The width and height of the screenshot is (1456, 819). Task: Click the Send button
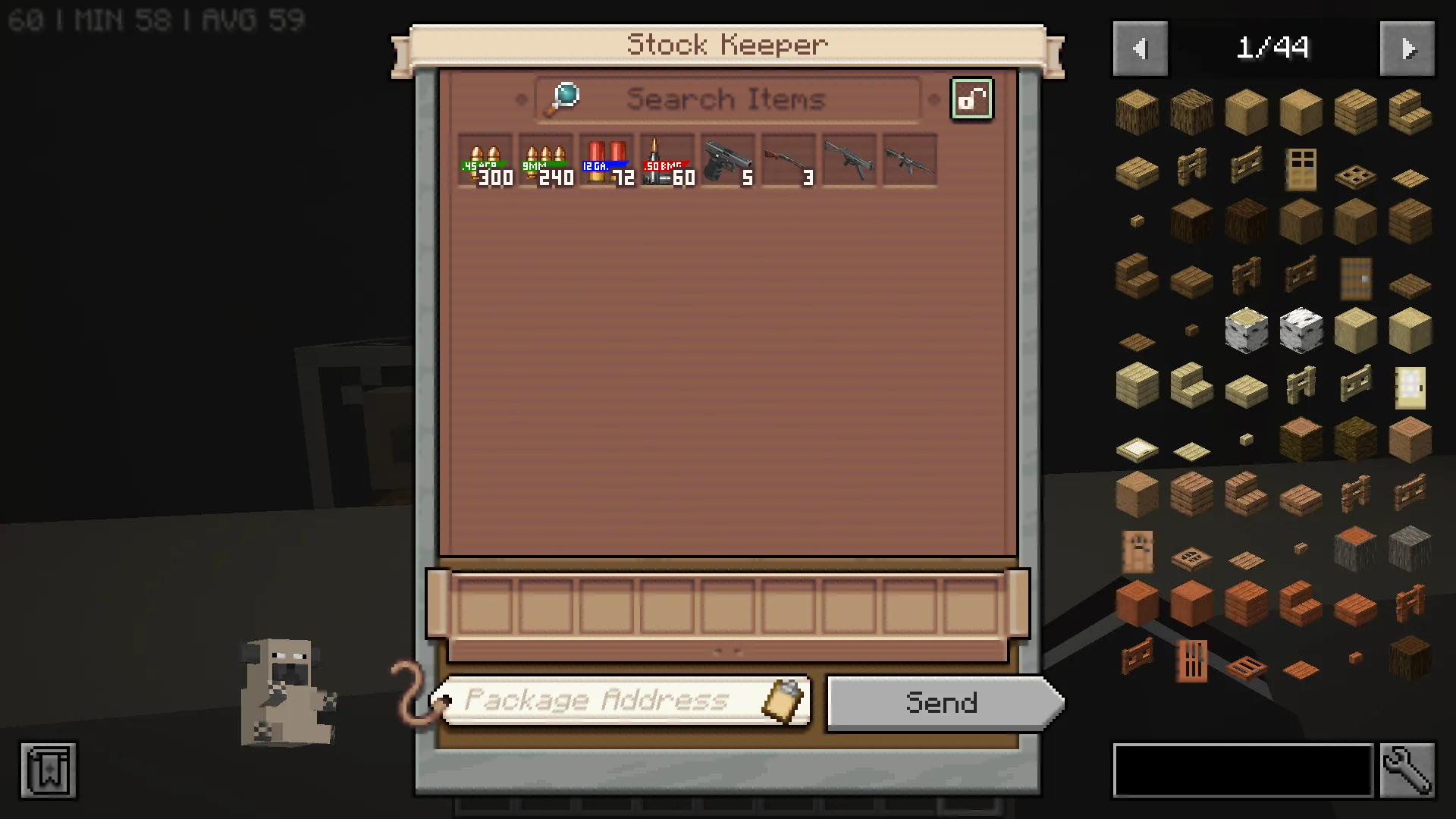coord(942,703)
